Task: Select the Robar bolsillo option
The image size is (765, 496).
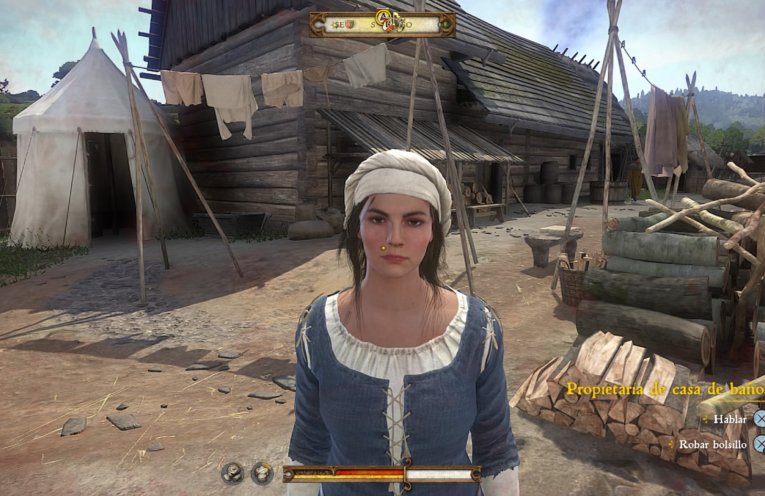Action: tap(714, 443)
